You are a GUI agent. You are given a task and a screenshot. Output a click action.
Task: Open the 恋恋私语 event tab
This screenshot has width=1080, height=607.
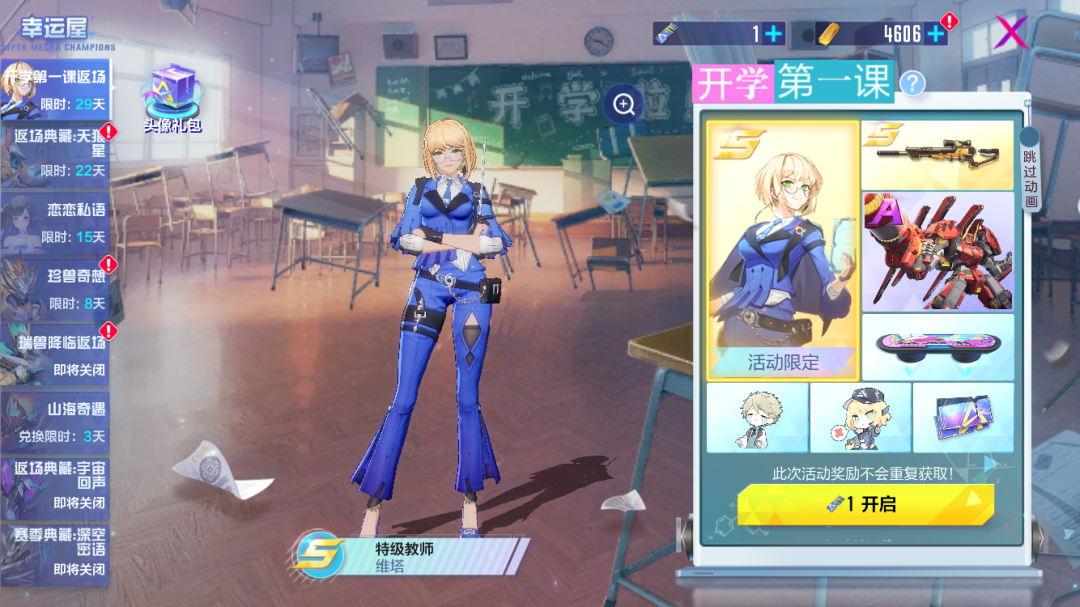pyautogui.click(x=55, y=222)
